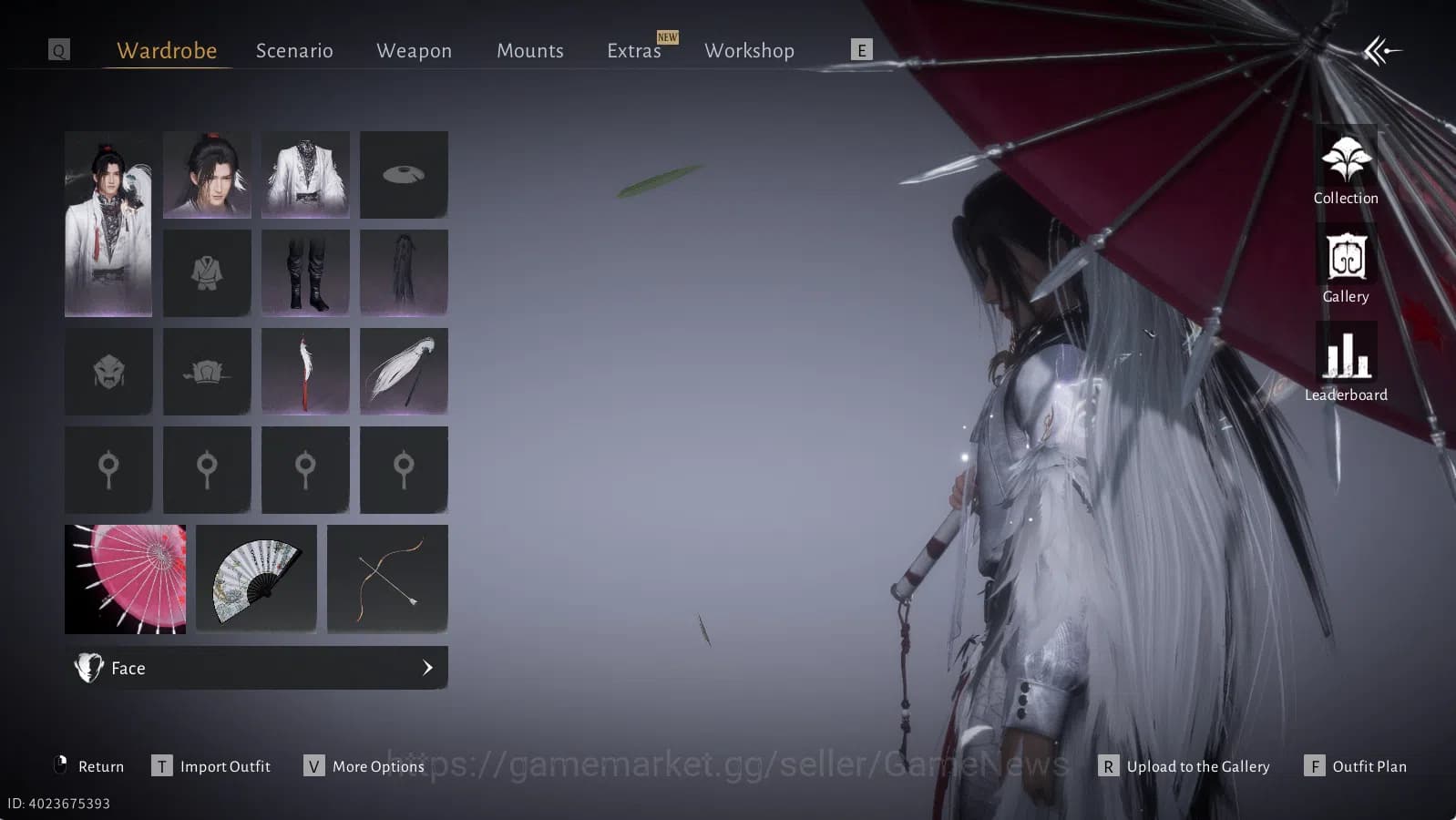This screenshot has height=820, width=1456.
Task: Open the Outfit Plan
Action: (x=1355, y=766)
